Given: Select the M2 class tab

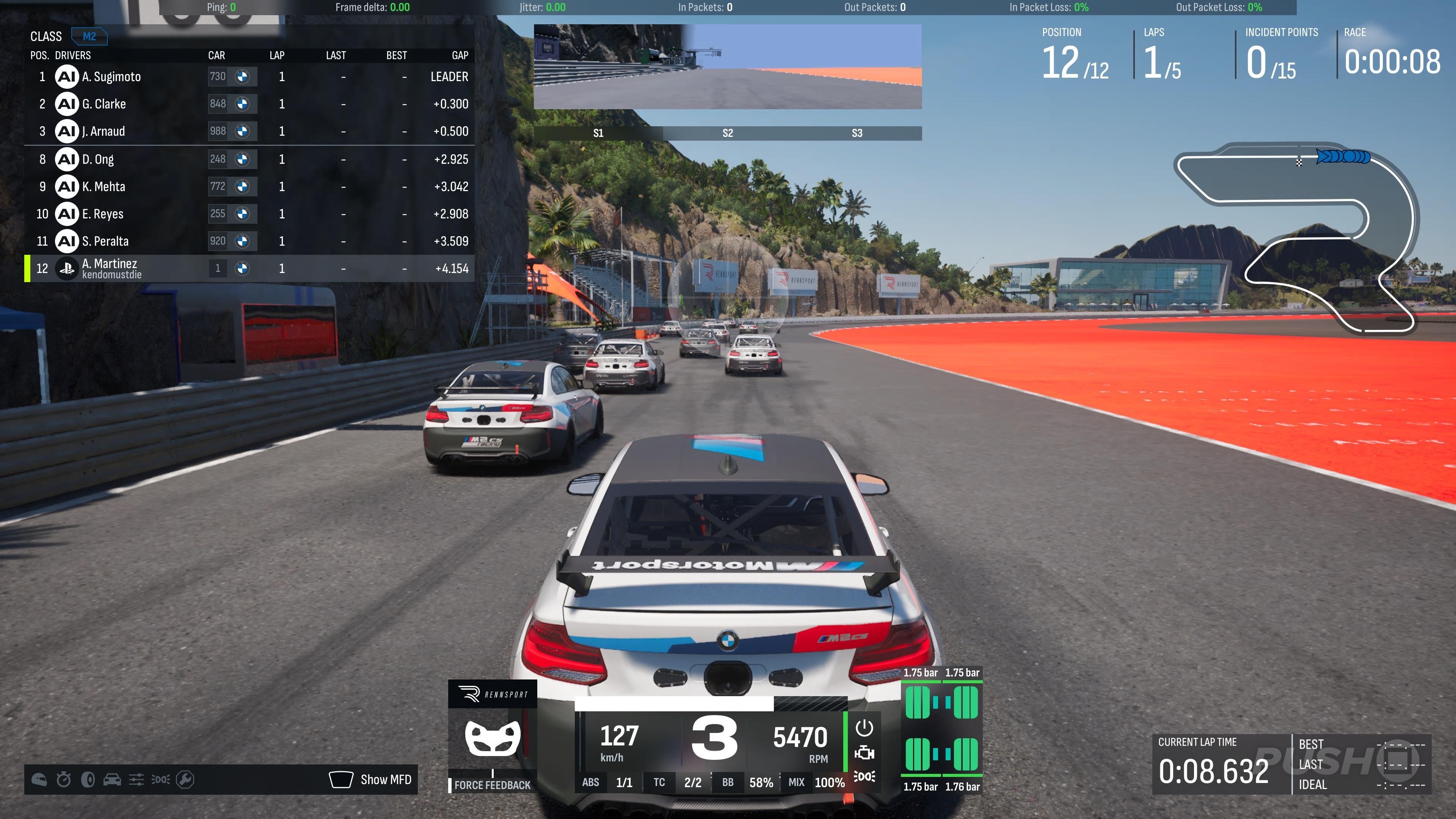Looking at the screenshot, I should 89,37.
